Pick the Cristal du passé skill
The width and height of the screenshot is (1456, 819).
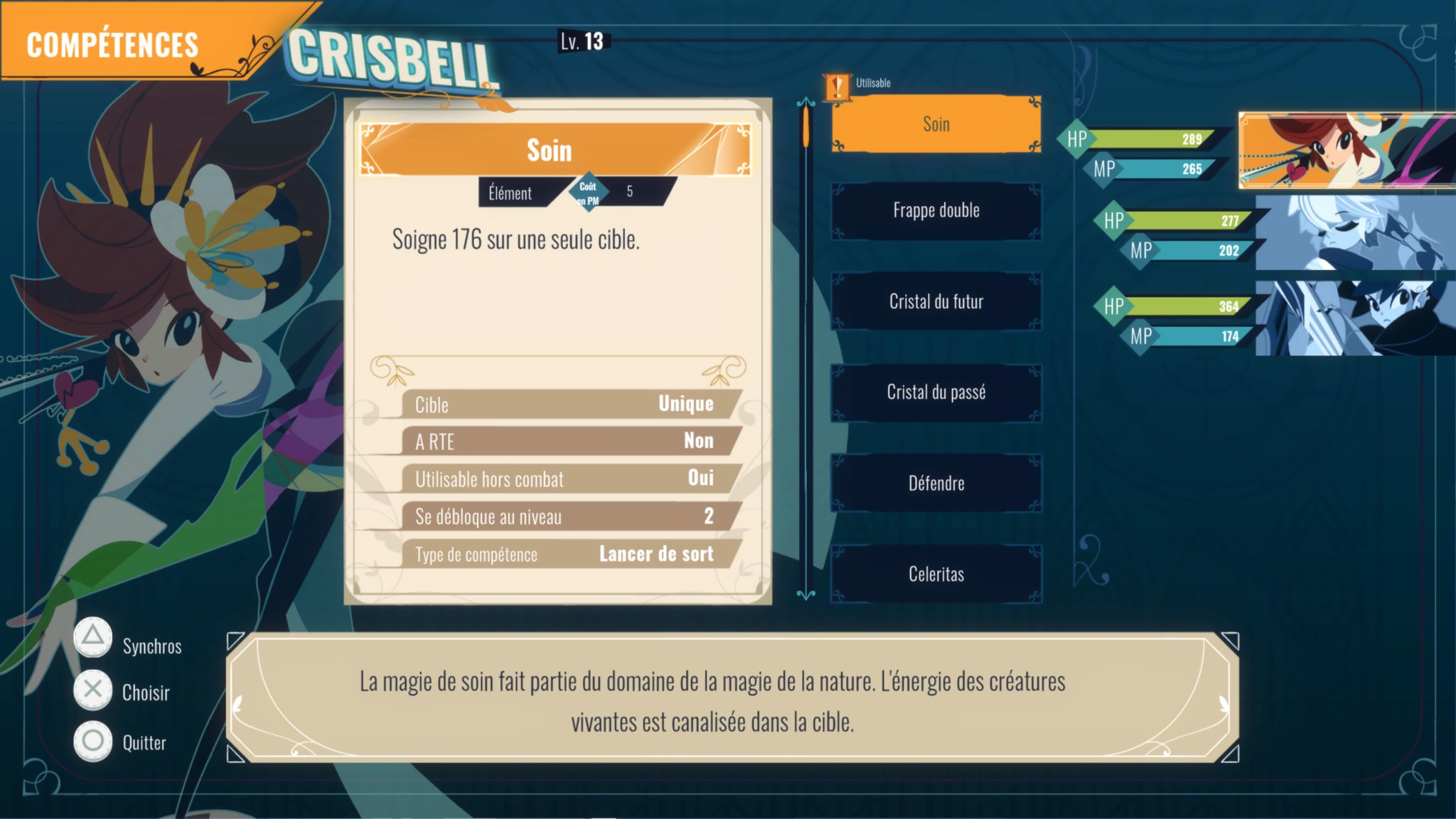click(936, 392)
